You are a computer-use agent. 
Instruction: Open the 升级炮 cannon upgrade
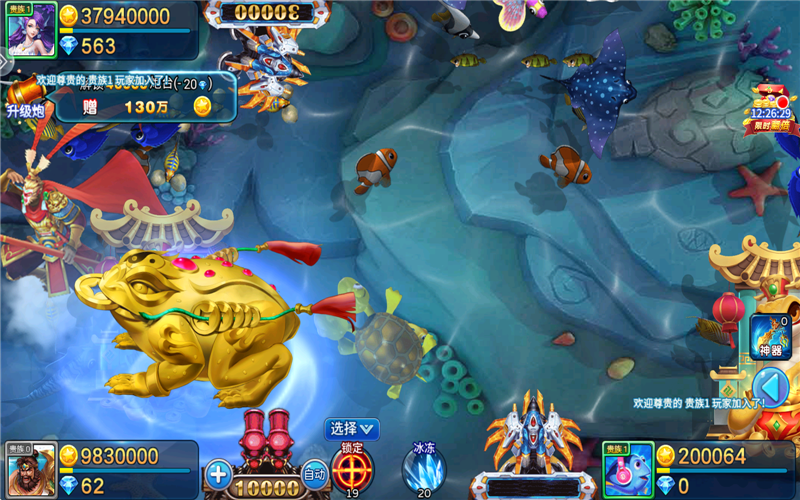[24, 102]
